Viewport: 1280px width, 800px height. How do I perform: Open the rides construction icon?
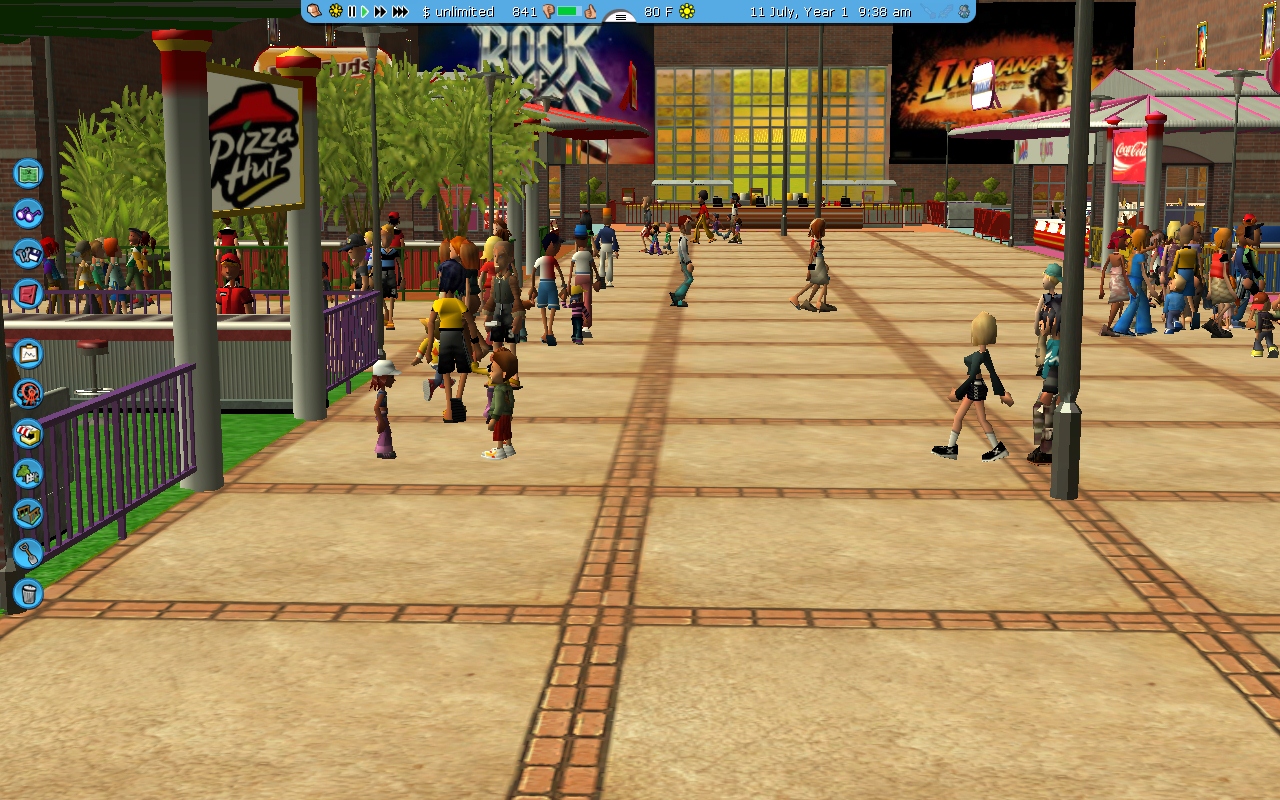[x=28, y=394]
